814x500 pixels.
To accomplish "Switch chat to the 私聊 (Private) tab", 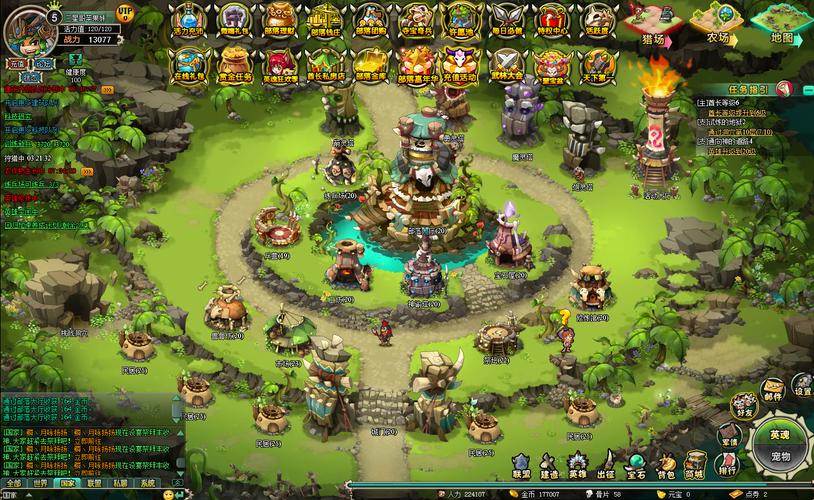I will [x=121, y=482].
